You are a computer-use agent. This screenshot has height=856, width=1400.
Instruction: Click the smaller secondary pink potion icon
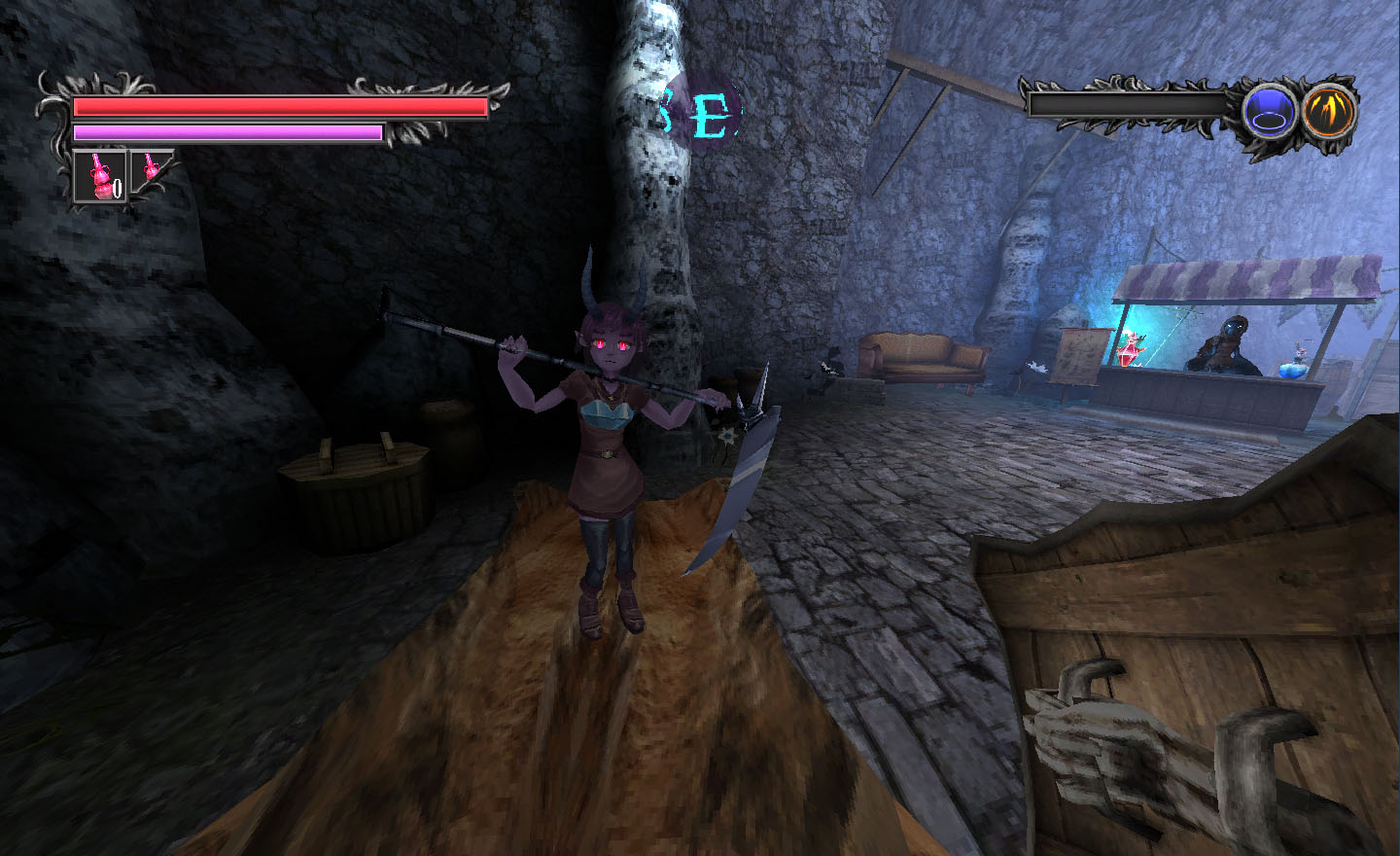click(x=151, y=166)
